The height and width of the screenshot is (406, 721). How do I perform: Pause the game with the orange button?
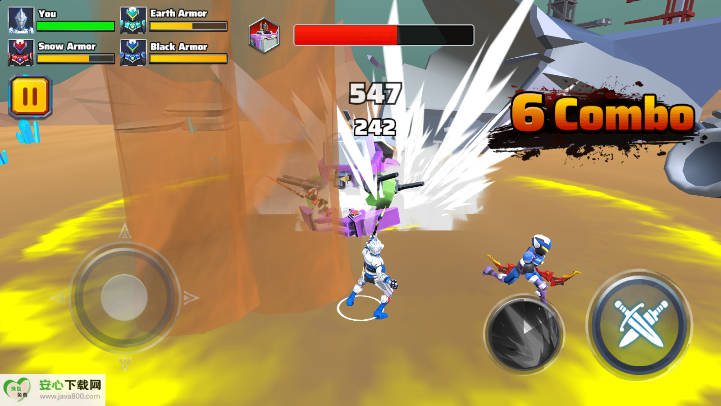(30, 97)
